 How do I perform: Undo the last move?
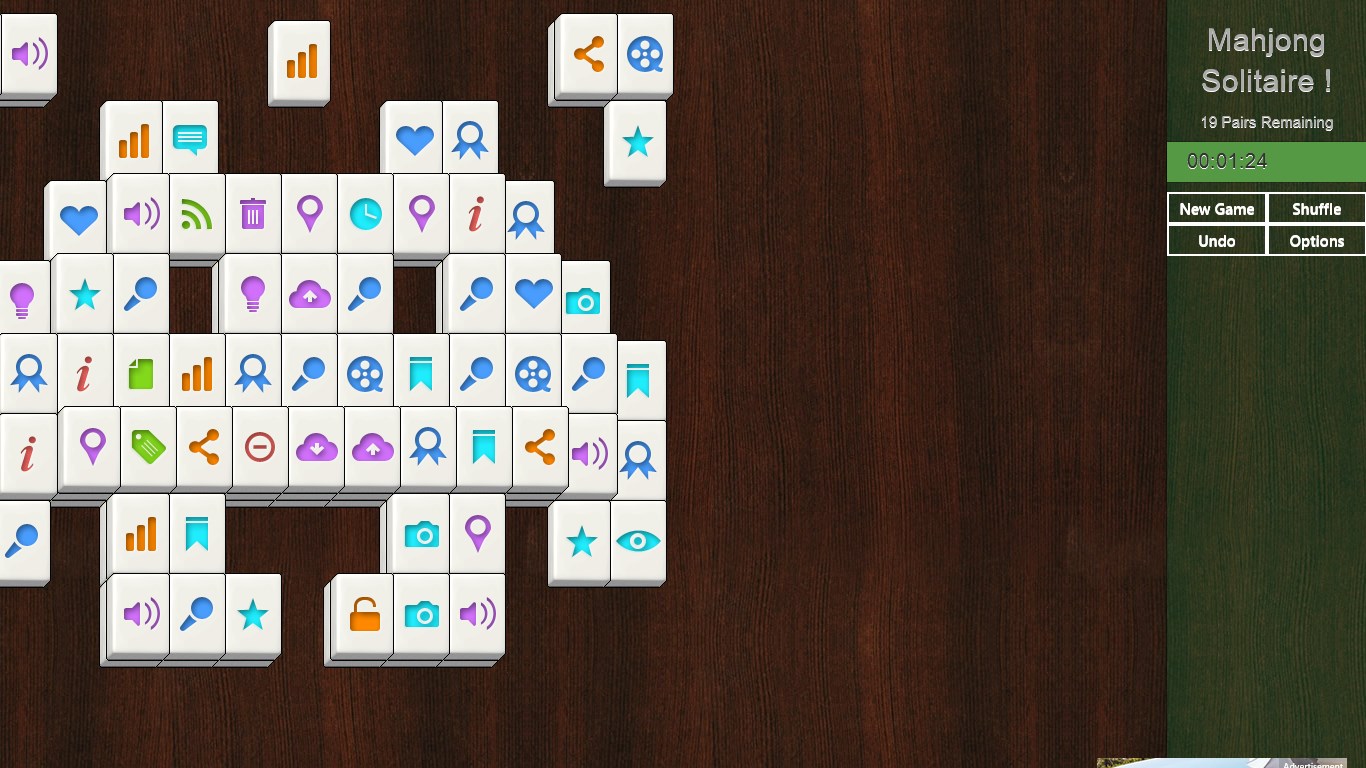(x=1216, y=241)
